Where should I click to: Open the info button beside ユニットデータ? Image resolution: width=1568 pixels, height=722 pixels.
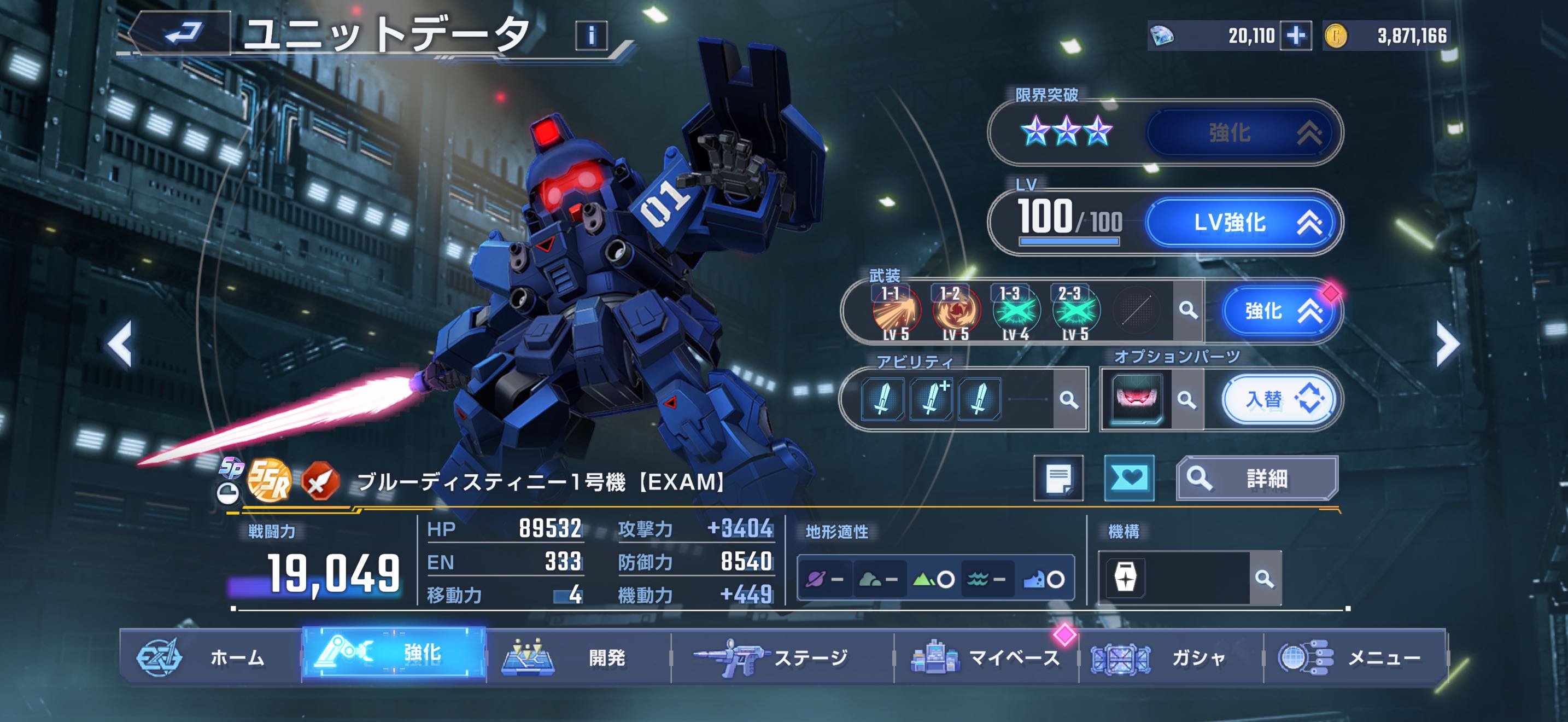click(590, 36)
